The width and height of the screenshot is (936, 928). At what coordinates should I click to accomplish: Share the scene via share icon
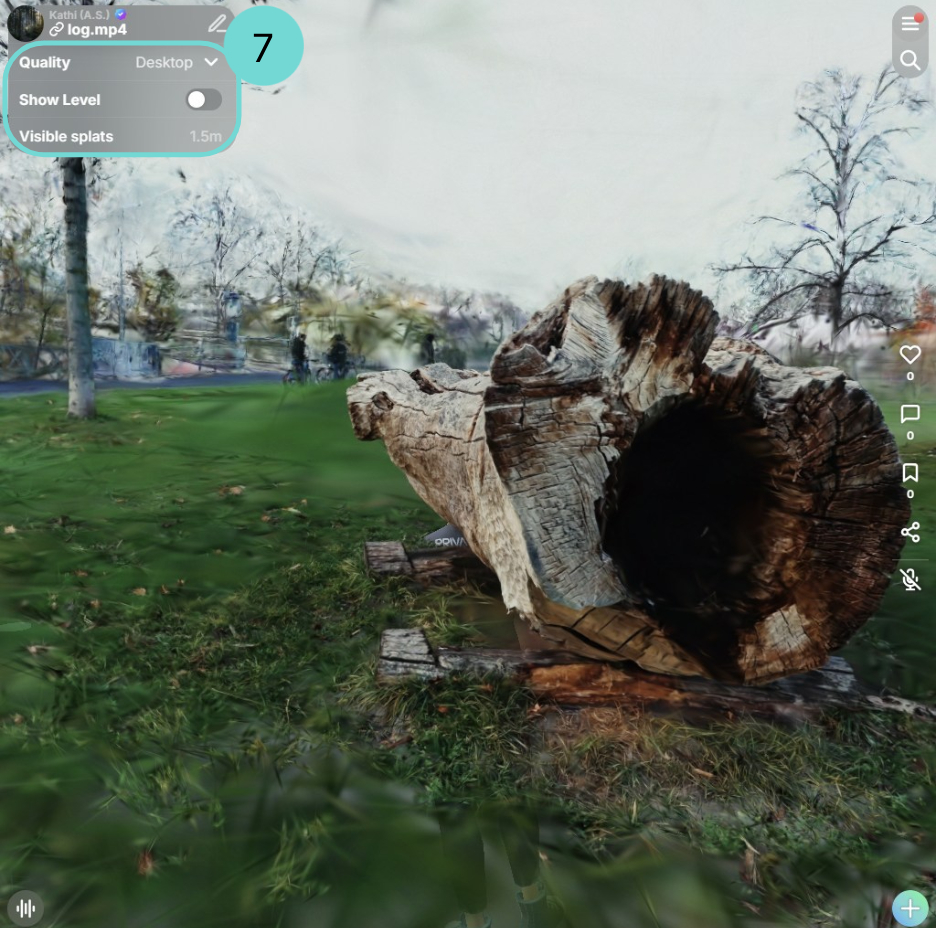pos(909,532)
